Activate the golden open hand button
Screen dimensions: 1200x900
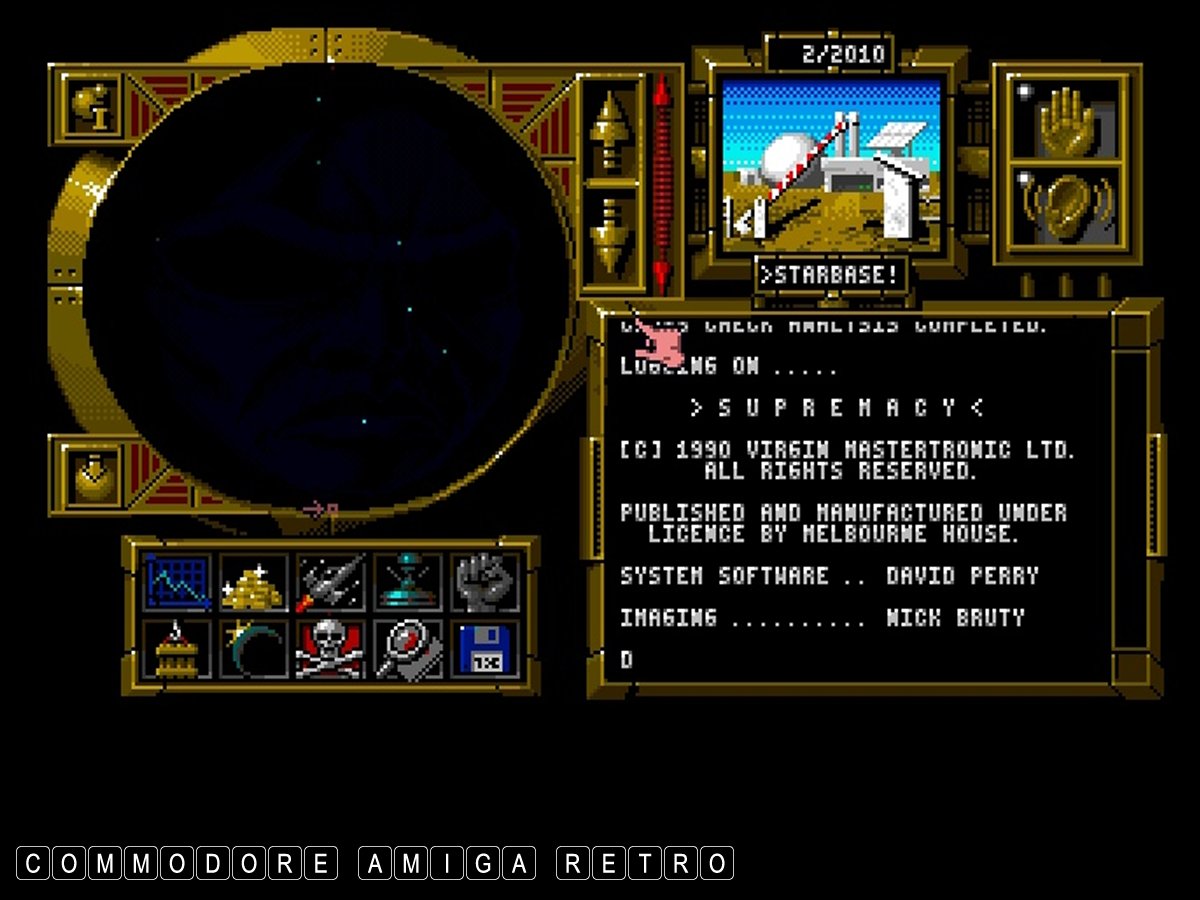click(x=1067, y=121)
